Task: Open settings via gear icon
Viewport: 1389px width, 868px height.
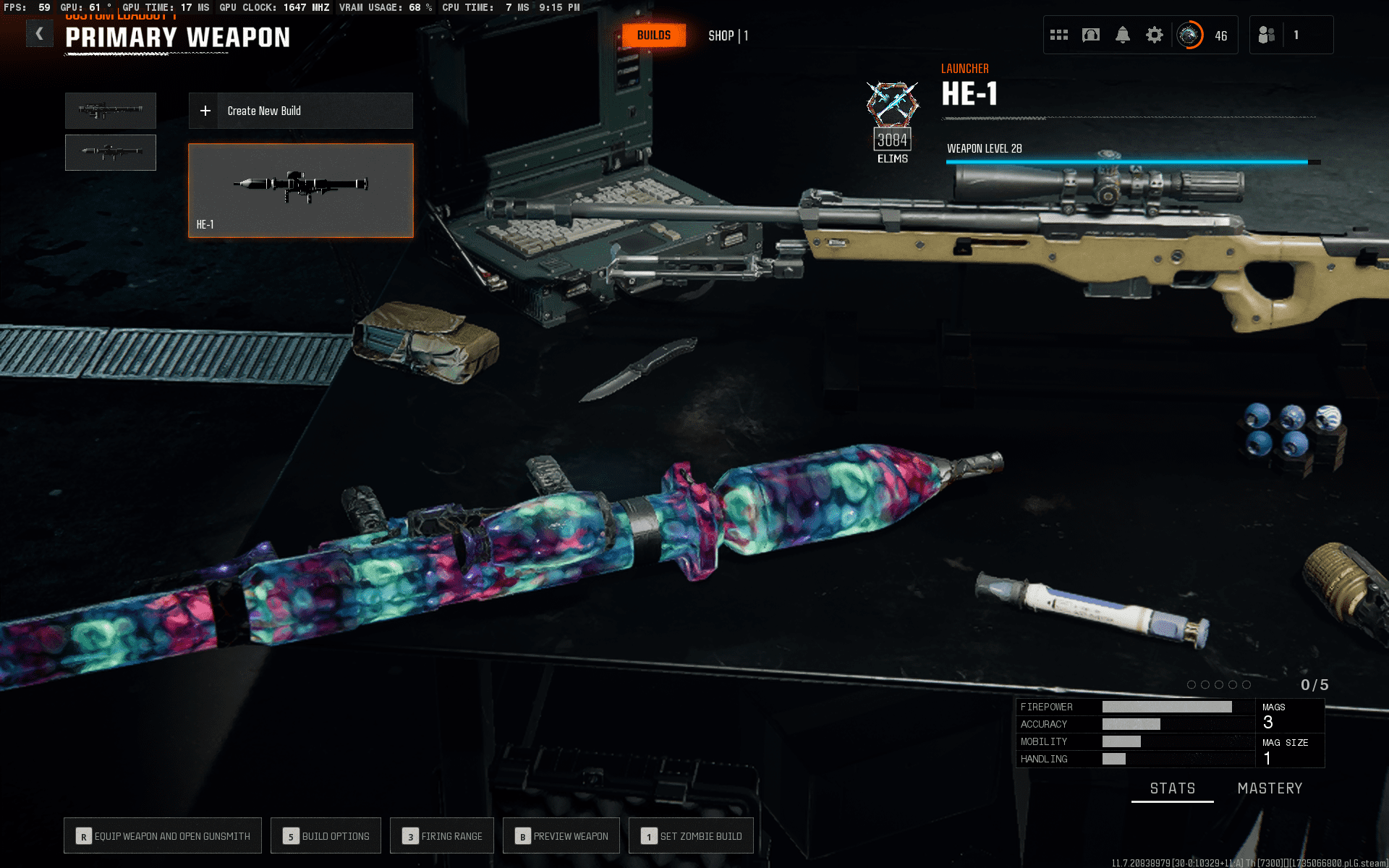Action: (x=1155, y=35)
